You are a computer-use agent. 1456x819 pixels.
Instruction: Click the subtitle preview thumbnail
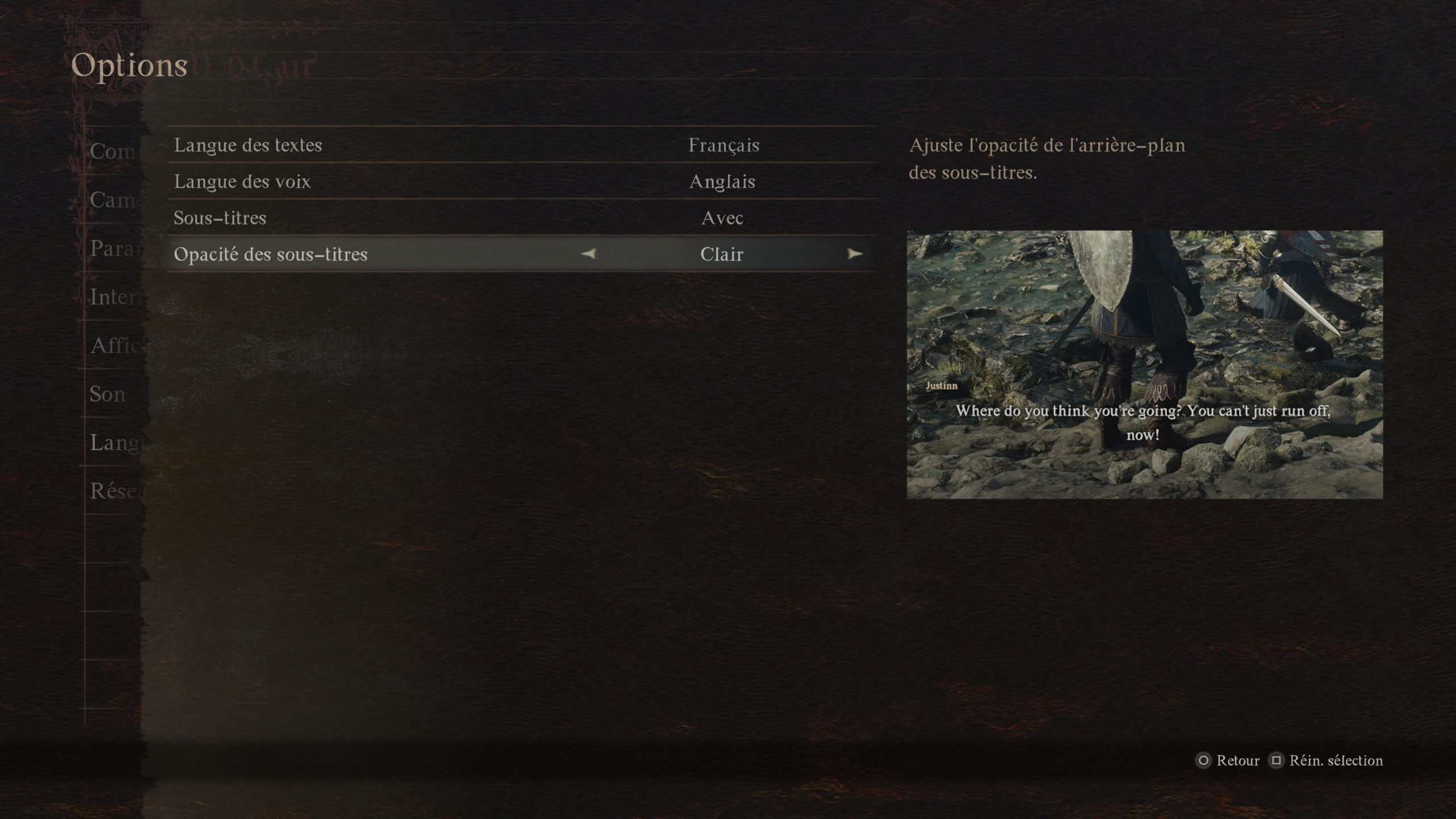click(x=1144, y=365)
